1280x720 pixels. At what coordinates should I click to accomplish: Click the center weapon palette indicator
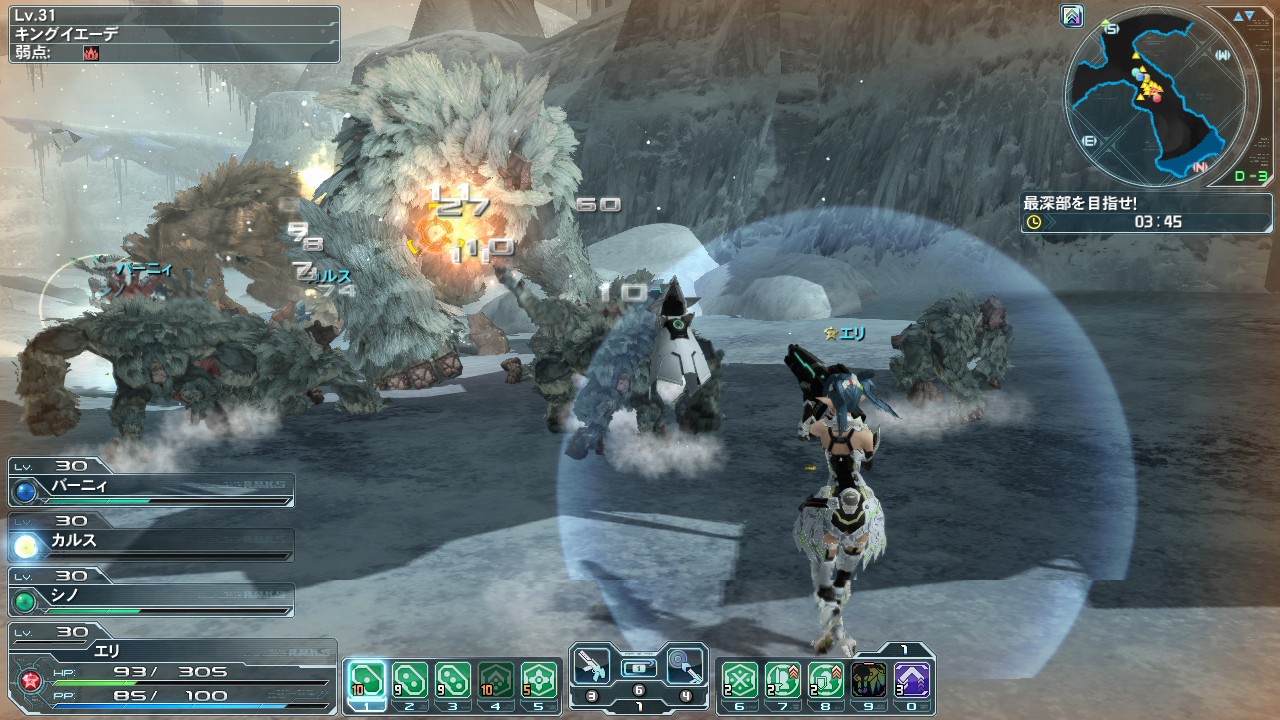point(639,667)
